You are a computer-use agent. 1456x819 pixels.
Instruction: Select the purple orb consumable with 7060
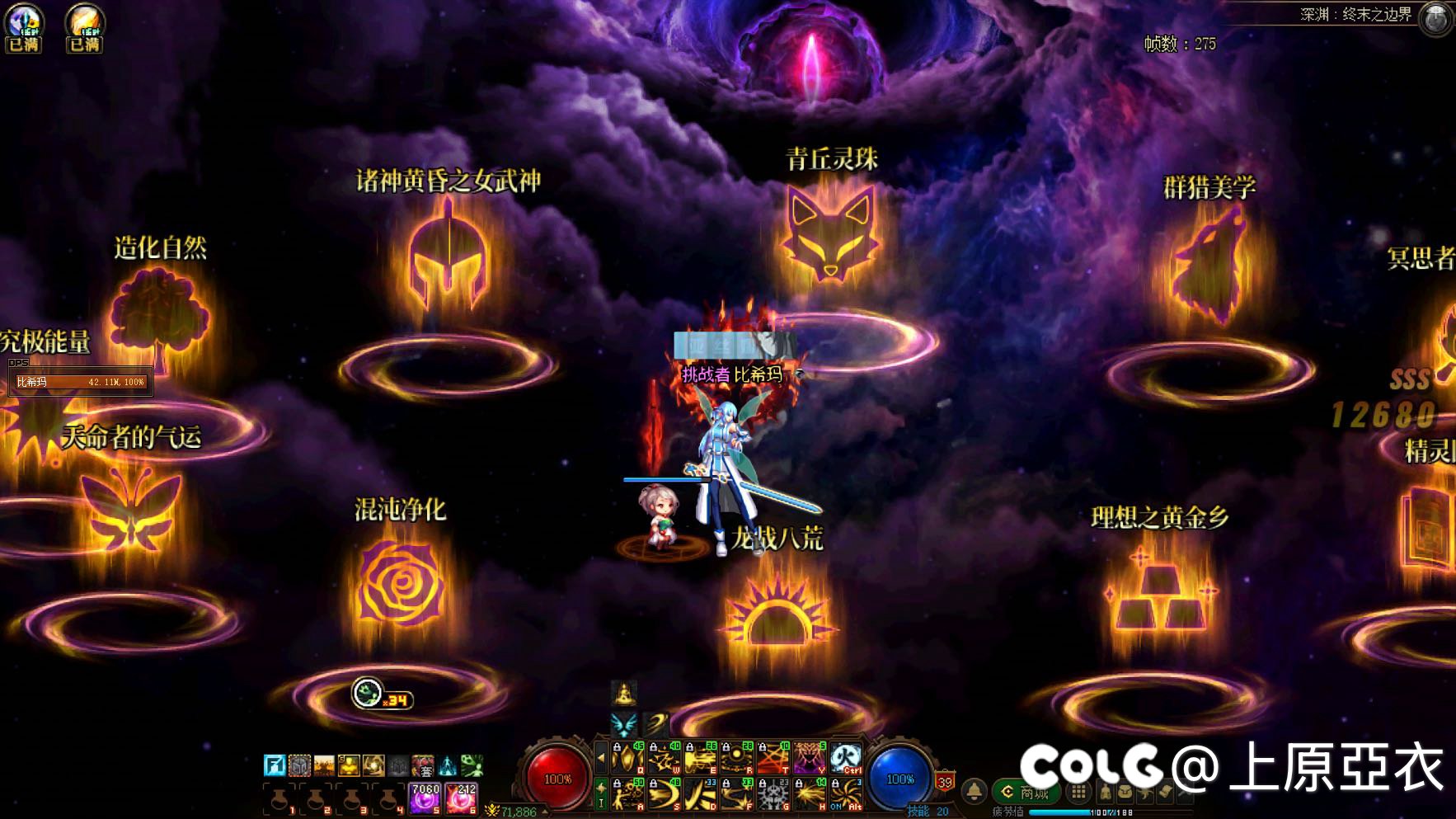pyautogui.click(x=425, y=799)
